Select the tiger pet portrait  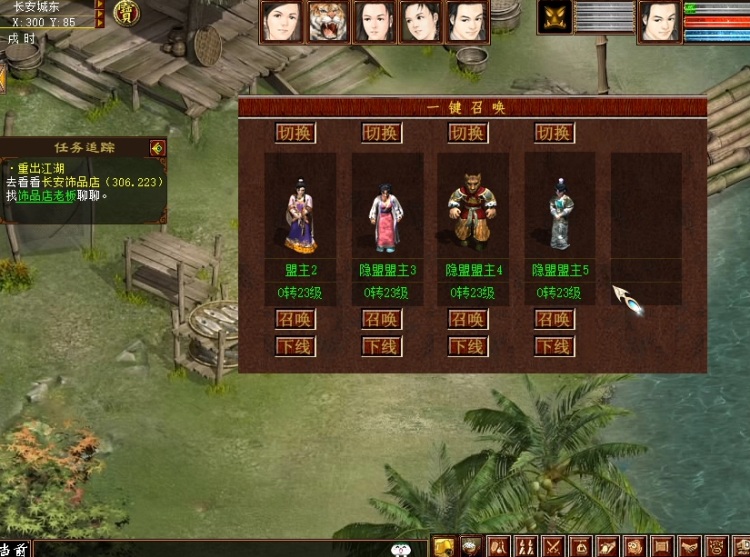(x=328, y=22)
